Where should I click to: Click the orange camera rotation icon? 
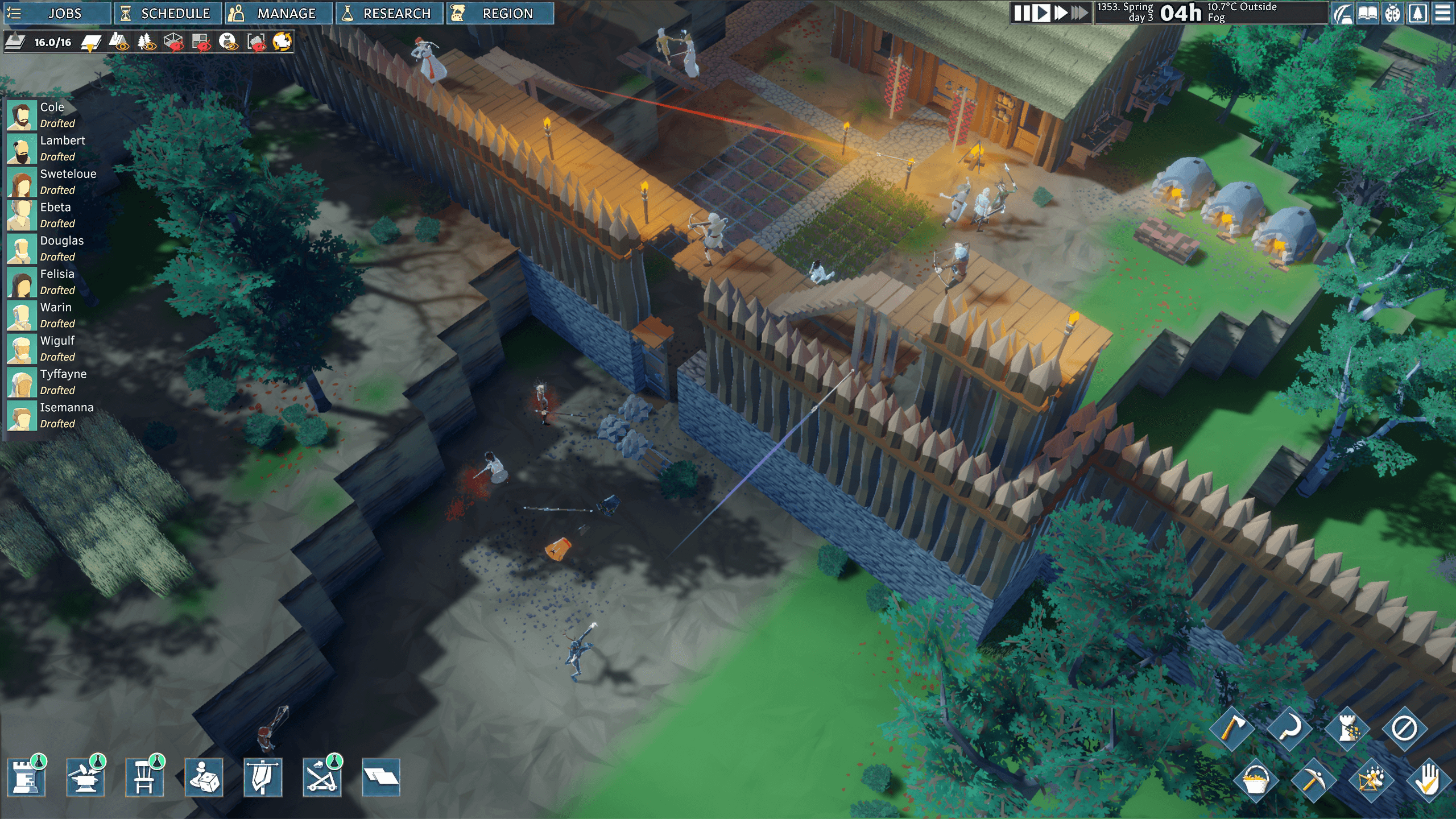tap(282, 42)
